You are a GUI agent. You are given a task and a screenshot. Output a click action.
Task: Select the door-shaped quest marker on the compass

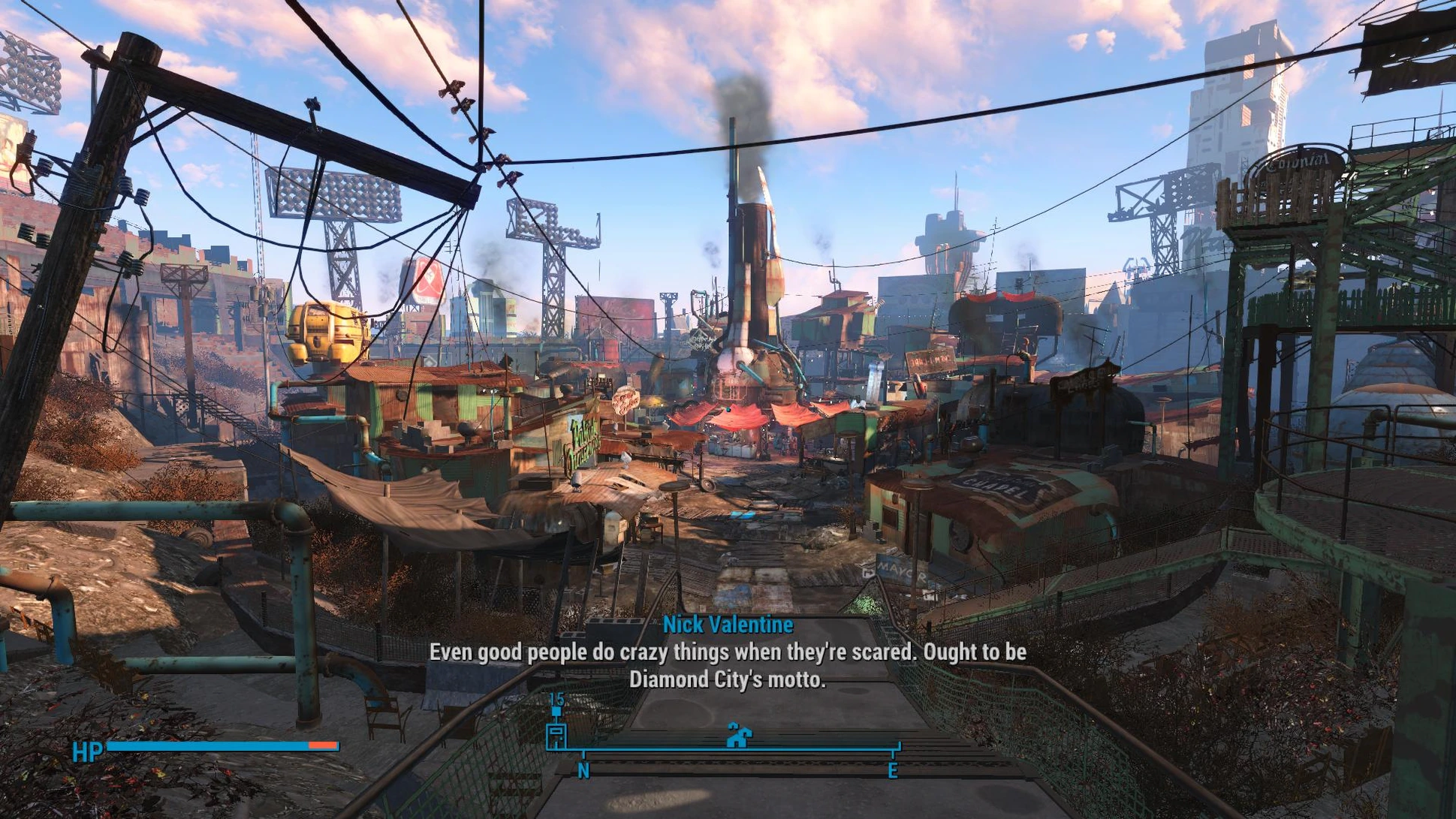point(556,735)
